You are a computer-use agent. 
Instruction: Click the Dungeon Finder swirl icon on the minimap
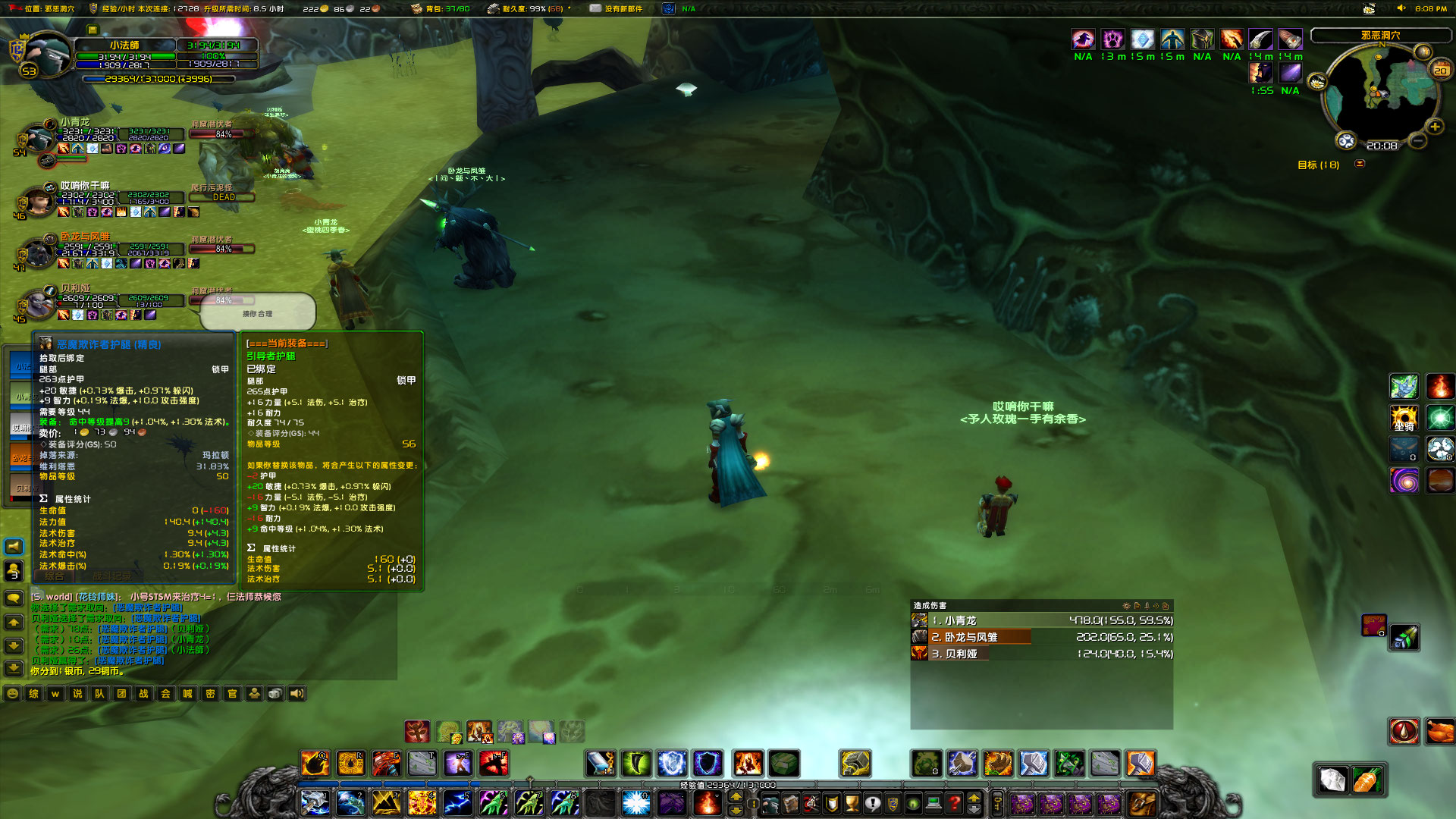coord(1346,141)
